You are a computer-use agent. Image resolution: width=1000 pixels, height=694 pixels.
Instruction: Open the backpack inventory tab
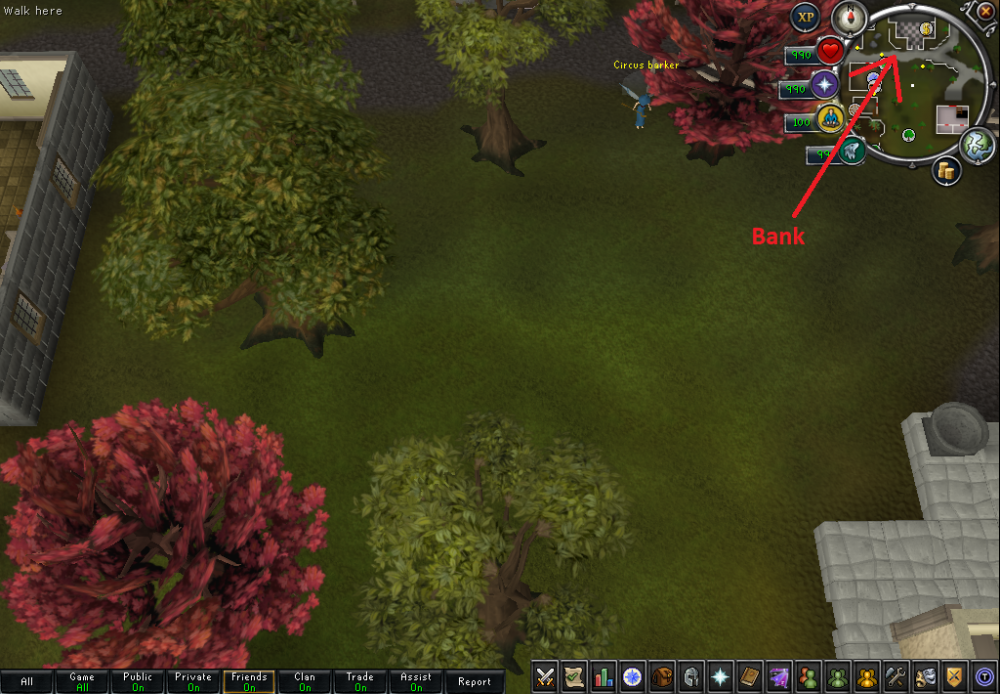(661, 676)
